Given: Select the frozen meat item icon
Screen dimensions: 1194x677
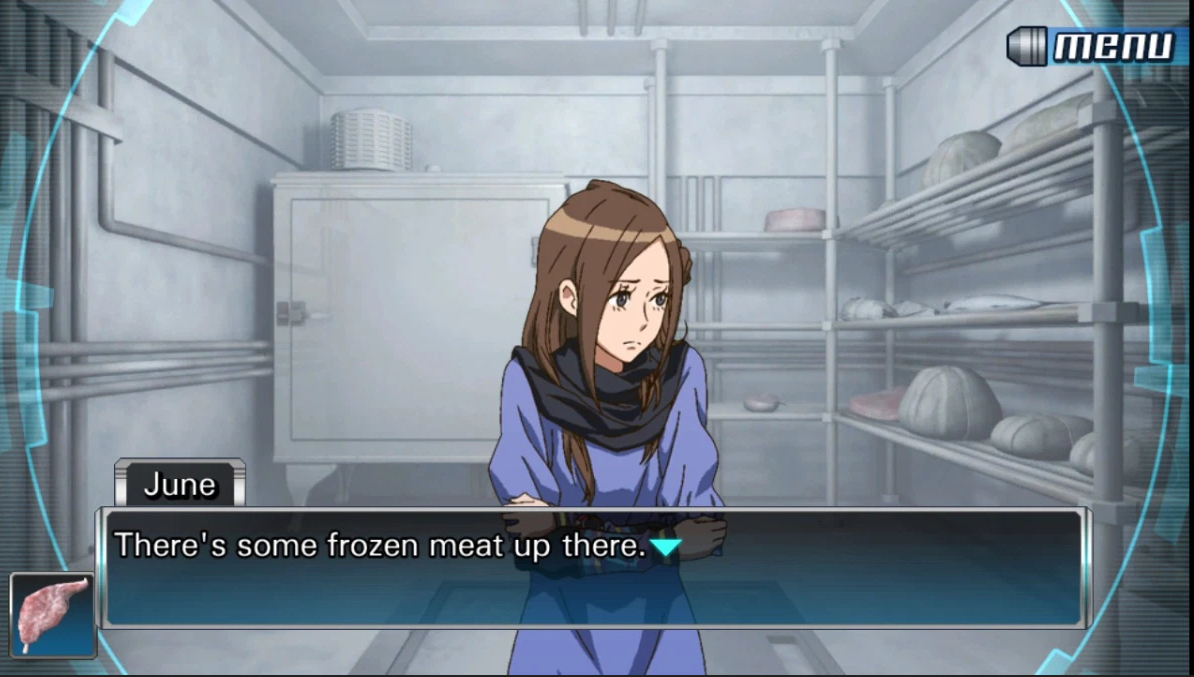Looking at the screenshot, I should pos(52,615).
